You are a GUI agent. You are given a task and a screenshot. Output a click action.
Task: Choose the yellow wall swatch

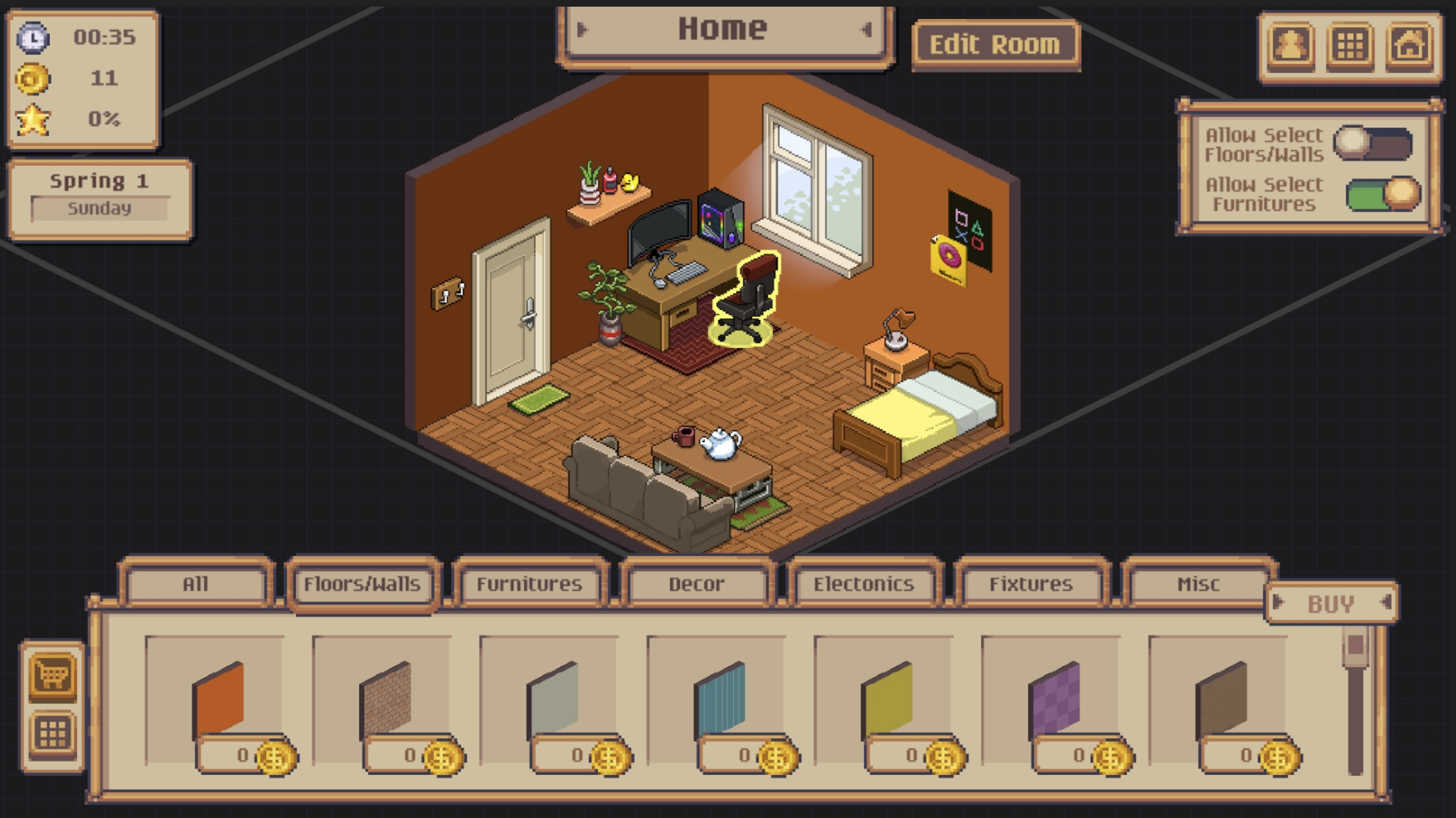pos(887,700)
